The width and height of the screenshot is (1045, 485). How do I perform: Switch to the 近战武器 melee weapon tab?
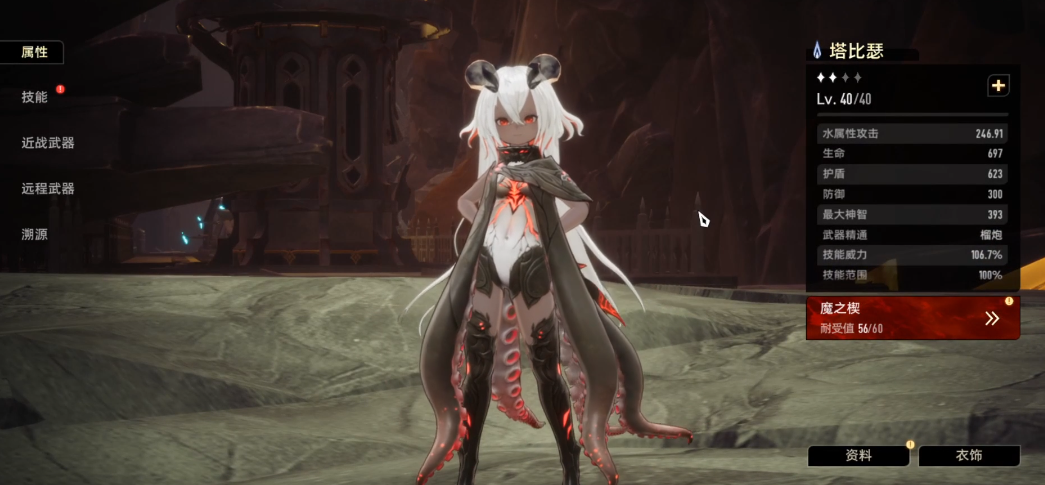click(x=48, y=143)
